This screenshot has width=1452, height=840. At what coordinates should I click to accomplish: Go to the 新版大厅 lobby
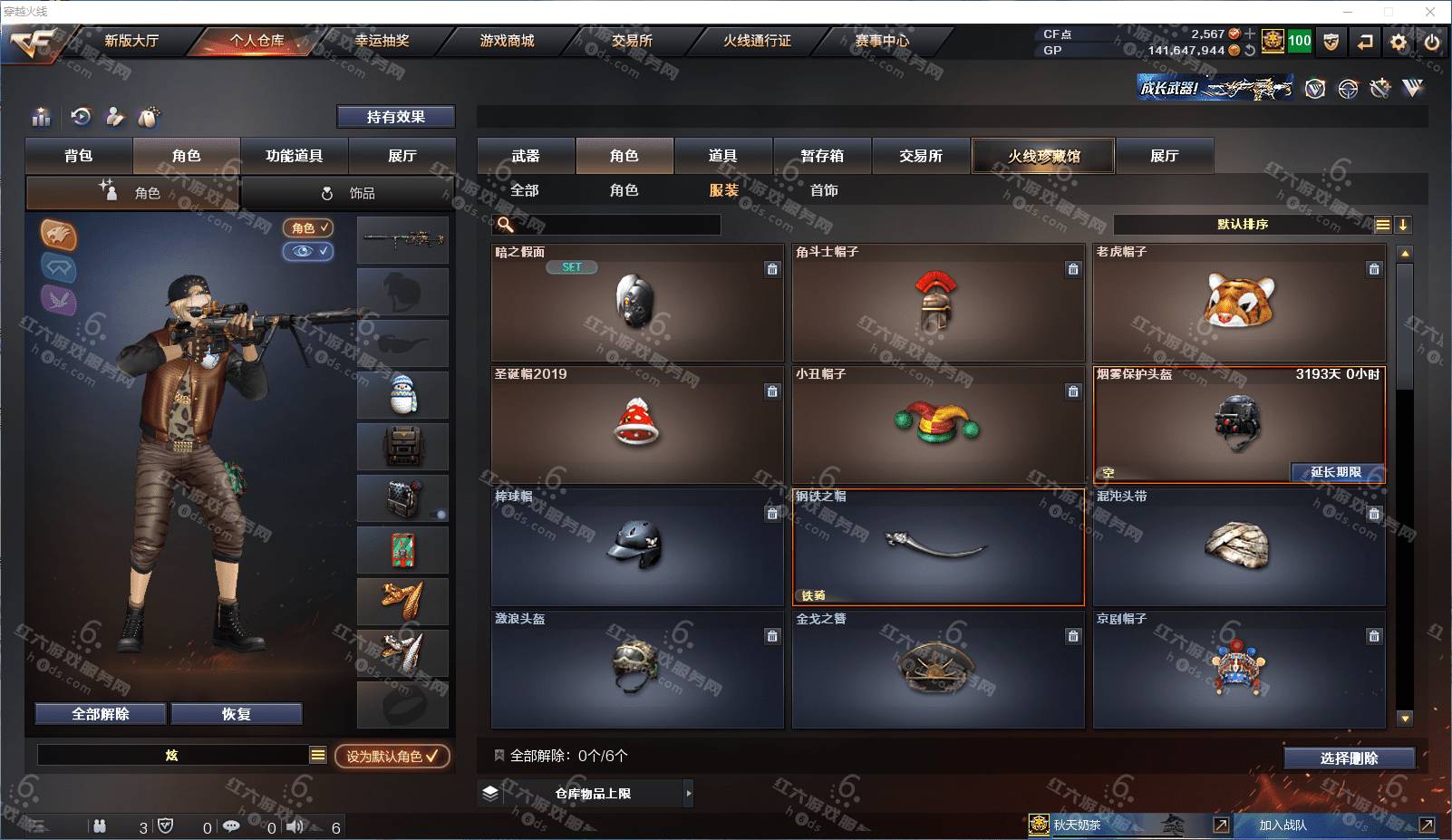(x=131, y=41)
